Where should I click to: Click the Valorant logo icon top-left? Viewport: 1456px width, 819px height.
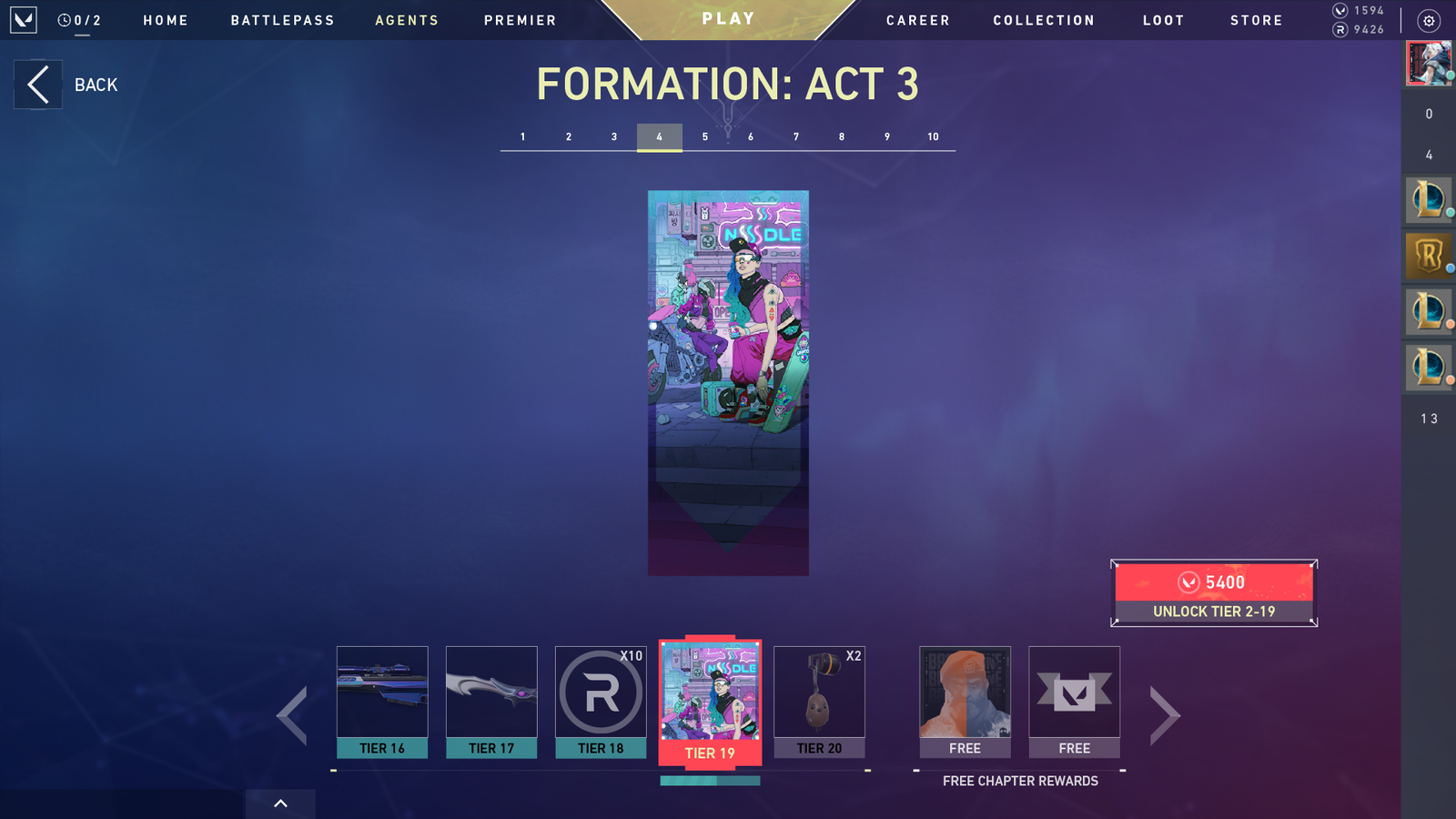click(x=22, y=20)
